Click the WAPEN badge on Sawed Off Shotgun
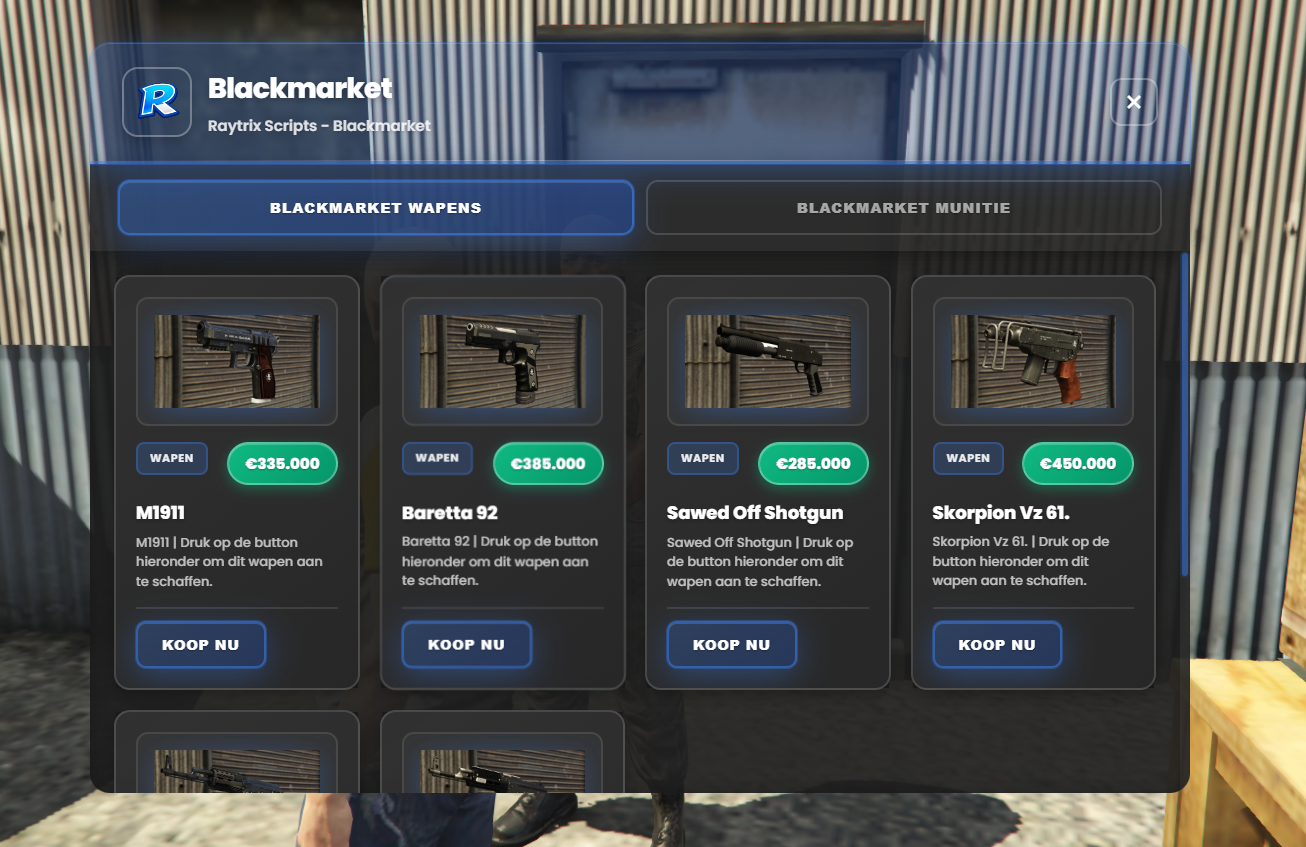 point(703,458)
